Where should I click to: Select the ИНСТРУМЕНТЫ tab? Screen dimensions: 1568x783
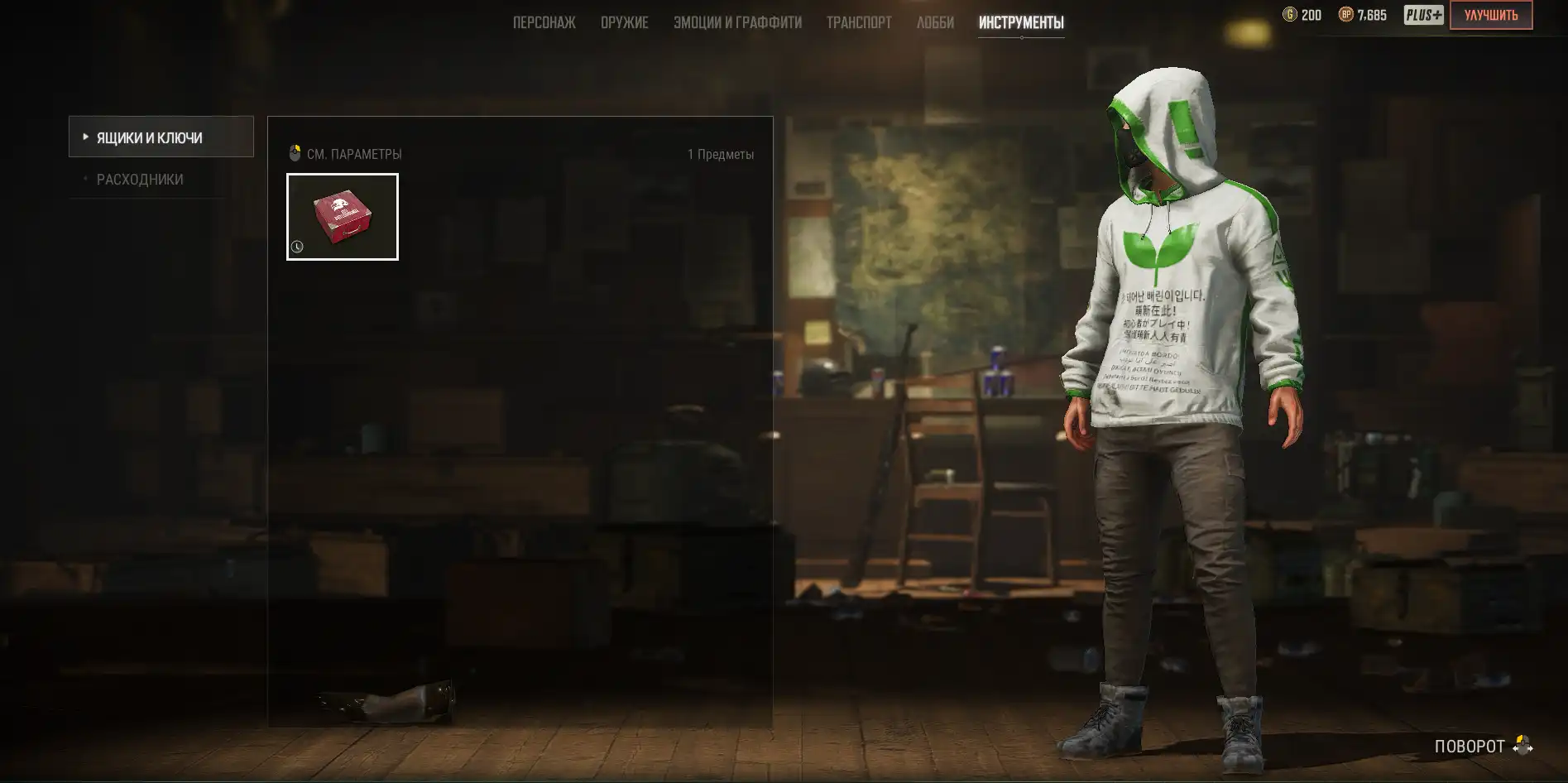tap(1021, 22)
